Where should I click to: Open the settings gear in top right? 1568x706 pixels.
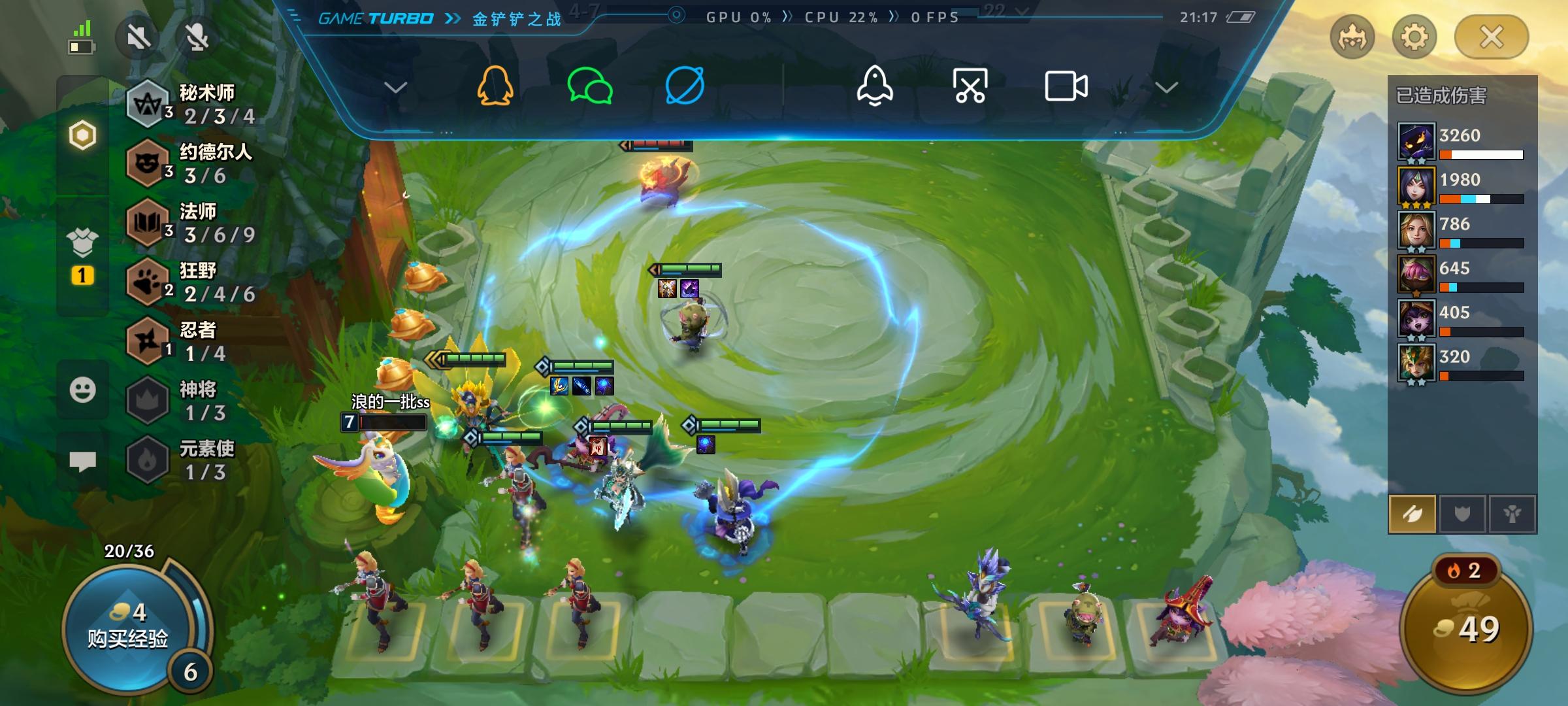tap(1414, 37)
